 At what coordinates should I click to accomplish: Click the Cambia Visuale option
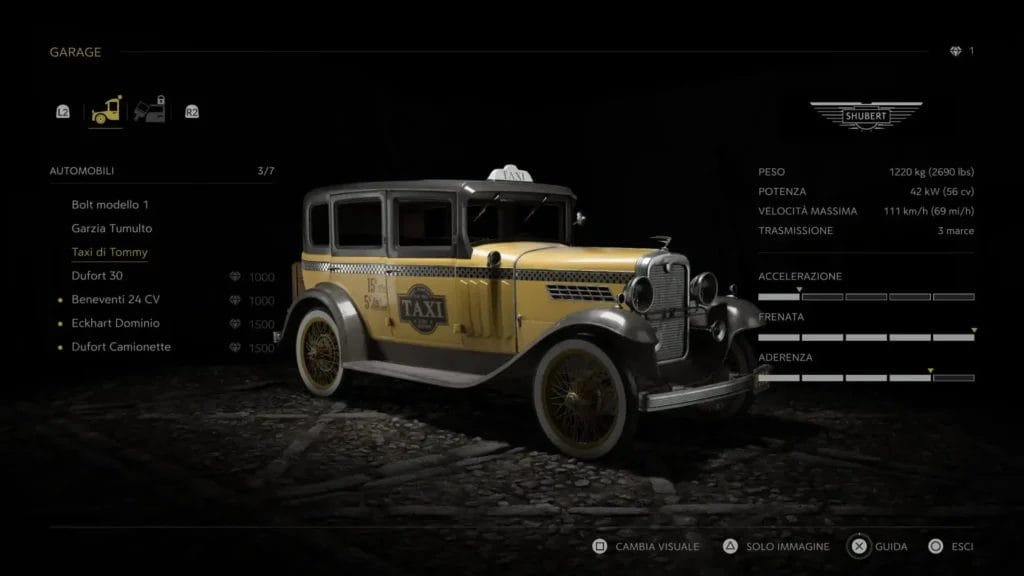(x=646, y=547)
